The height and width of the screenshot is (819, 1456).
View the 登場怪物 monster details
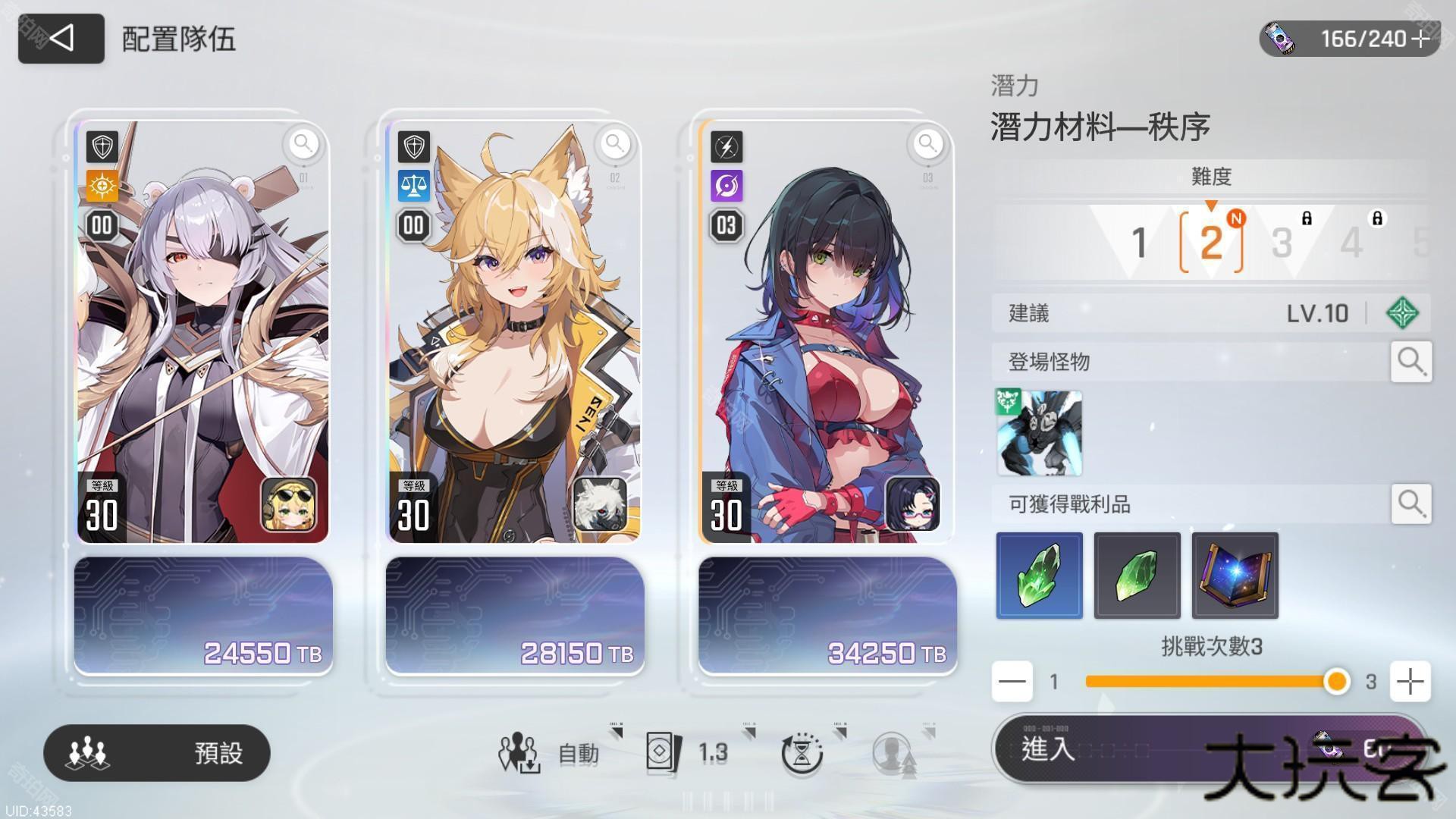[x=1410, y=362]
